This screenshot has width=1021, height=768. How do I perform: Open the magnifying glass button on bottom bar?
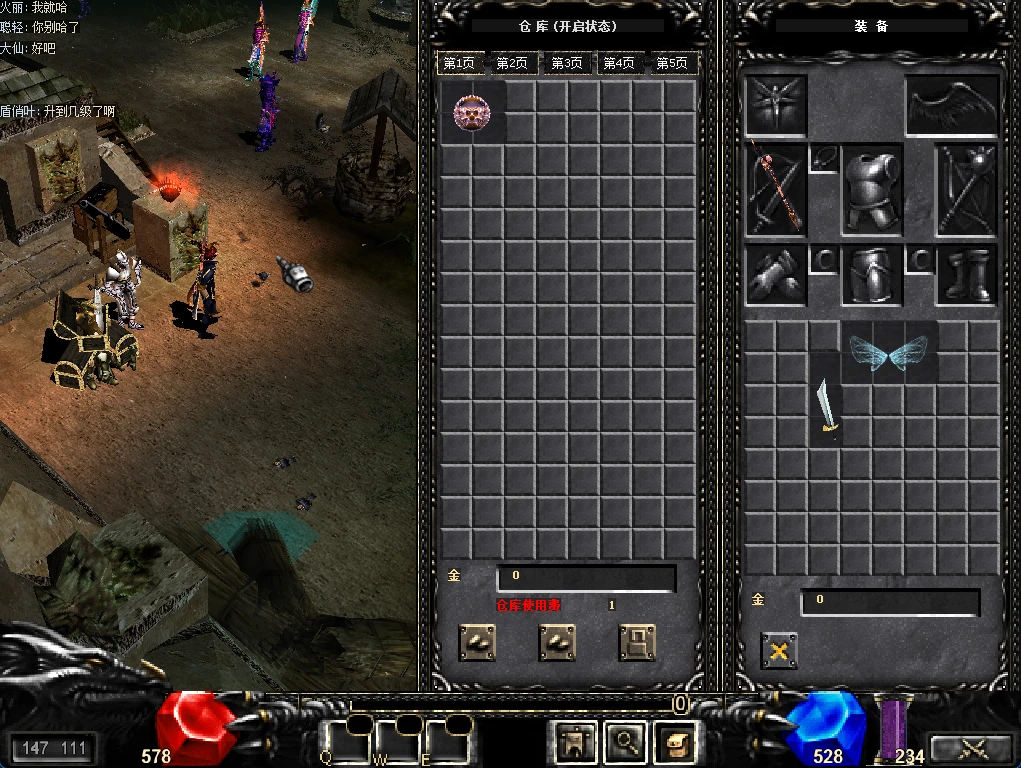[626, 741]
